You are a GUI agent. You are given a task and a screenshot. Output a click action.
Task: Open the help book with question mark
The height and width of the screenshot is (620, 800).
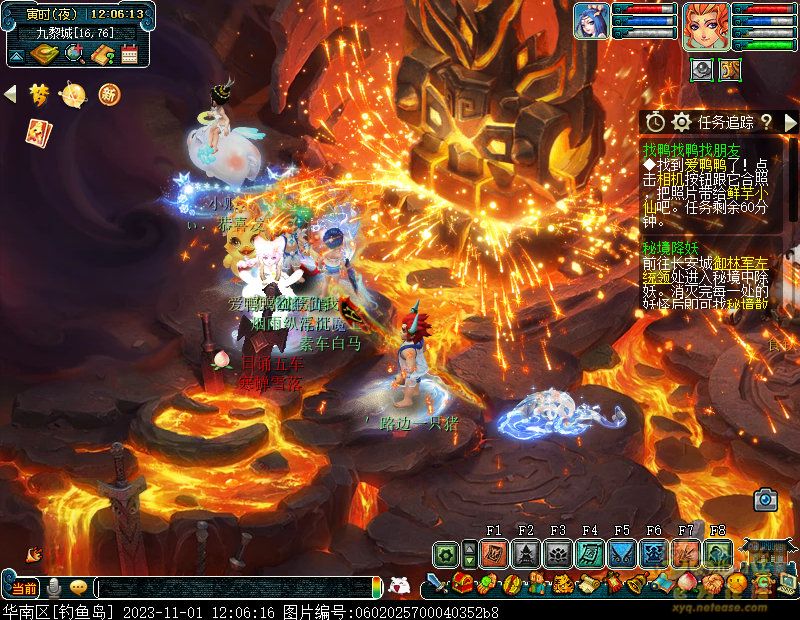pyautogui.click(x=102, y=54)
